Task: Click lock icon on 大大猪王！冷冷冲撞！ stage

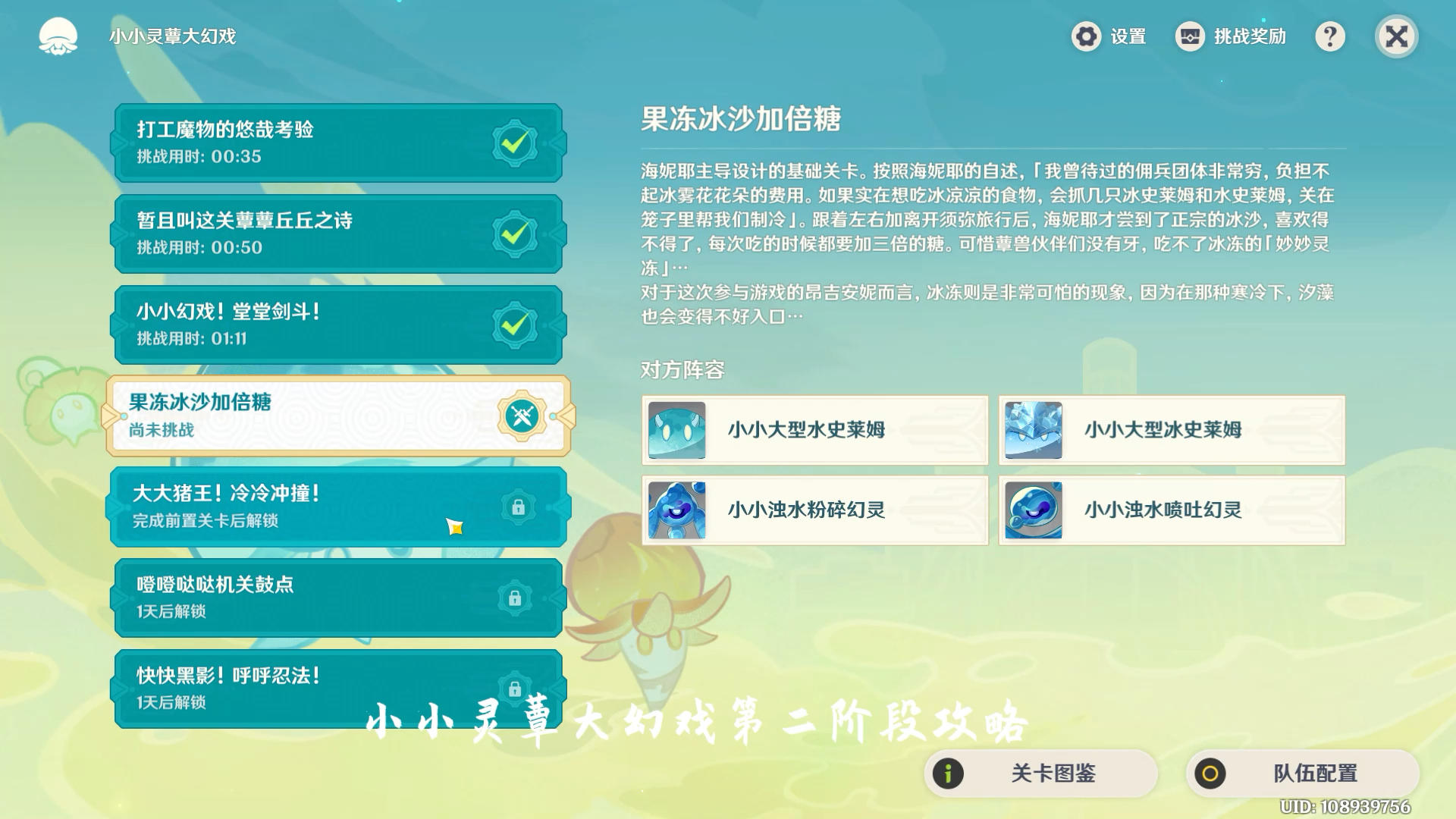Action: click(519, 508)
